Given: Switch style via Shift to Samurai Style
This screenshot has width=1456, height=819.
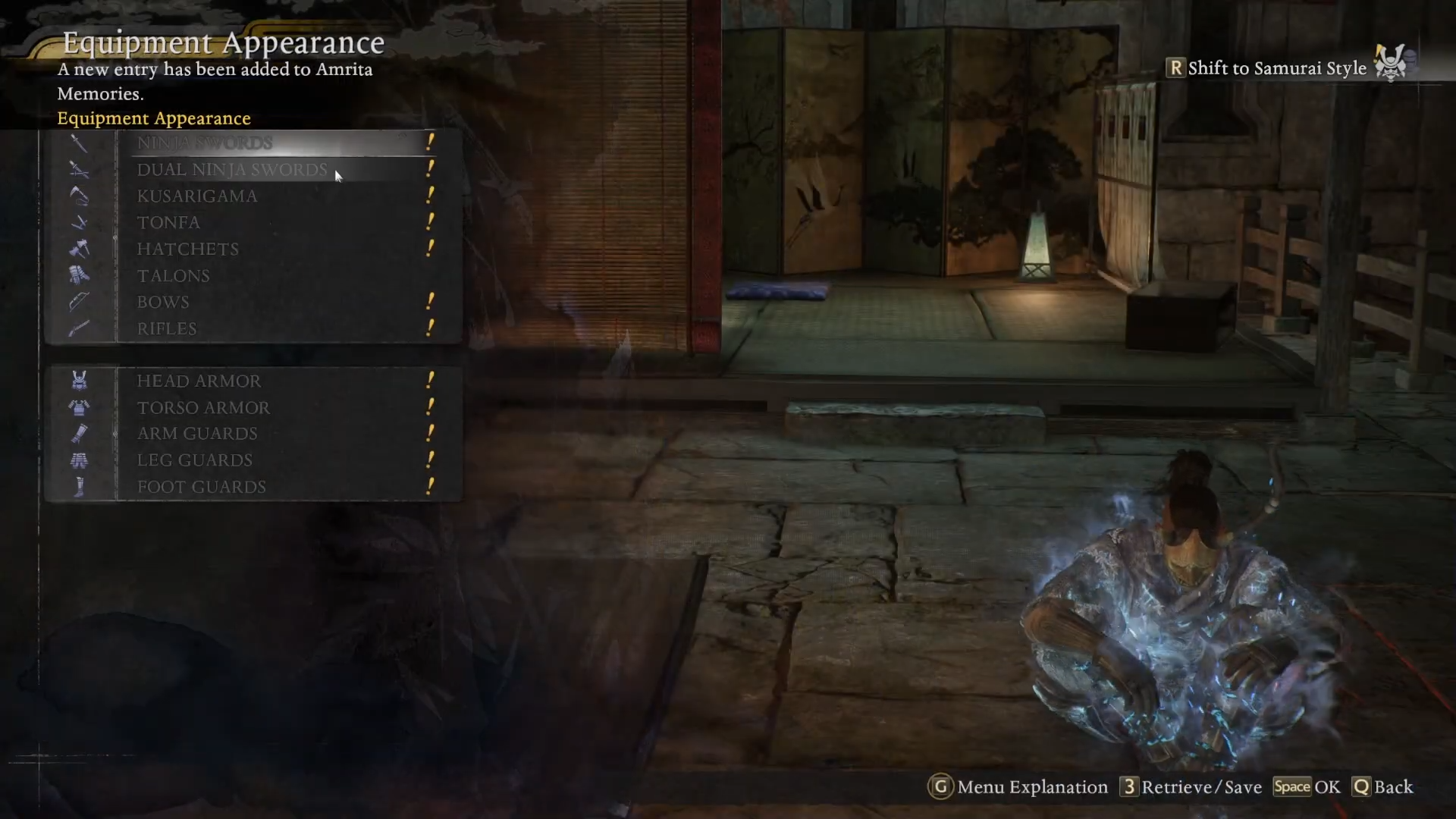Looking at the screenshot, I should point(1276,68).
